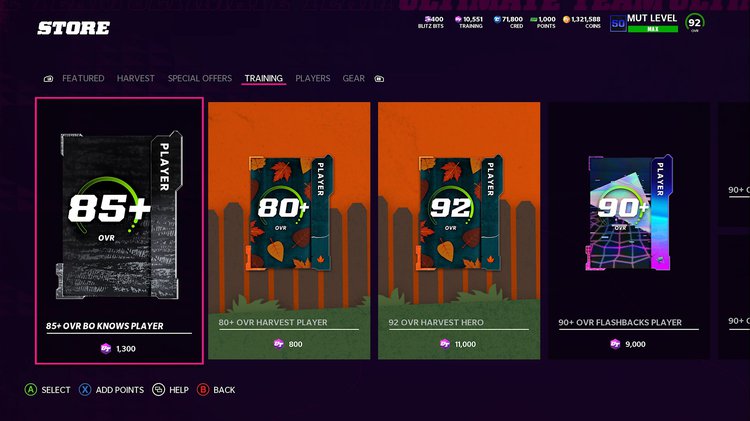Switch to the Gear tab
The height and width of the screenshot is (421, 750).
click(x=353, y=78)
